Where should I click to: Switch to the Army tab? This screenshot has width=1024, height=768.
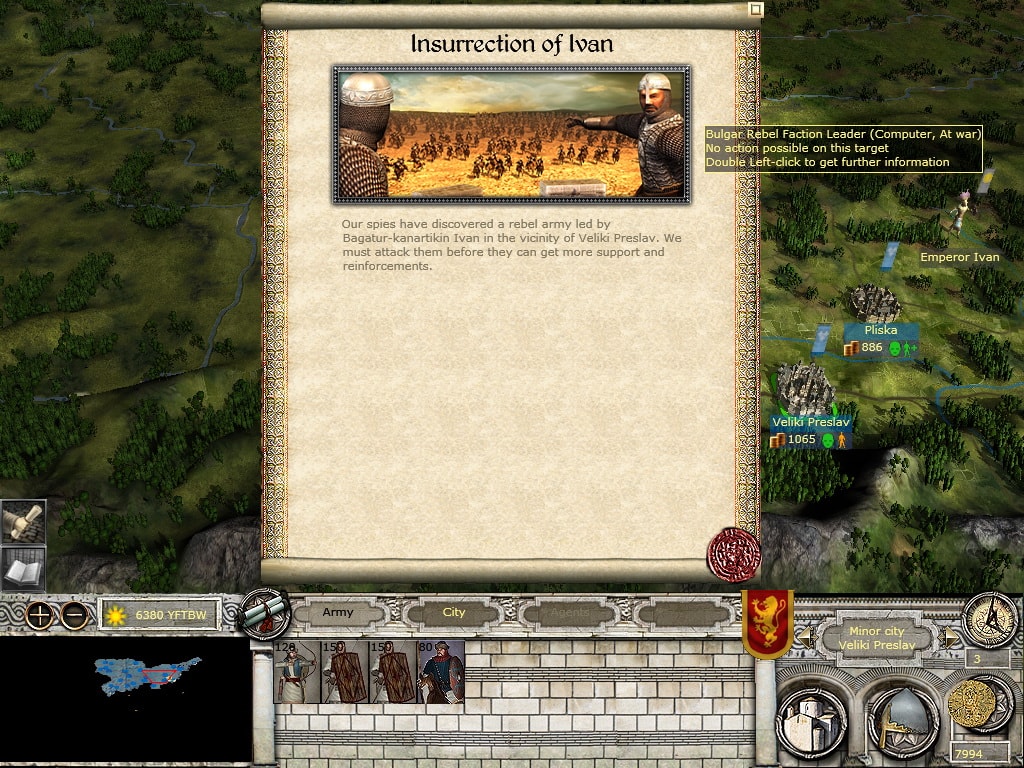[338, 612]
